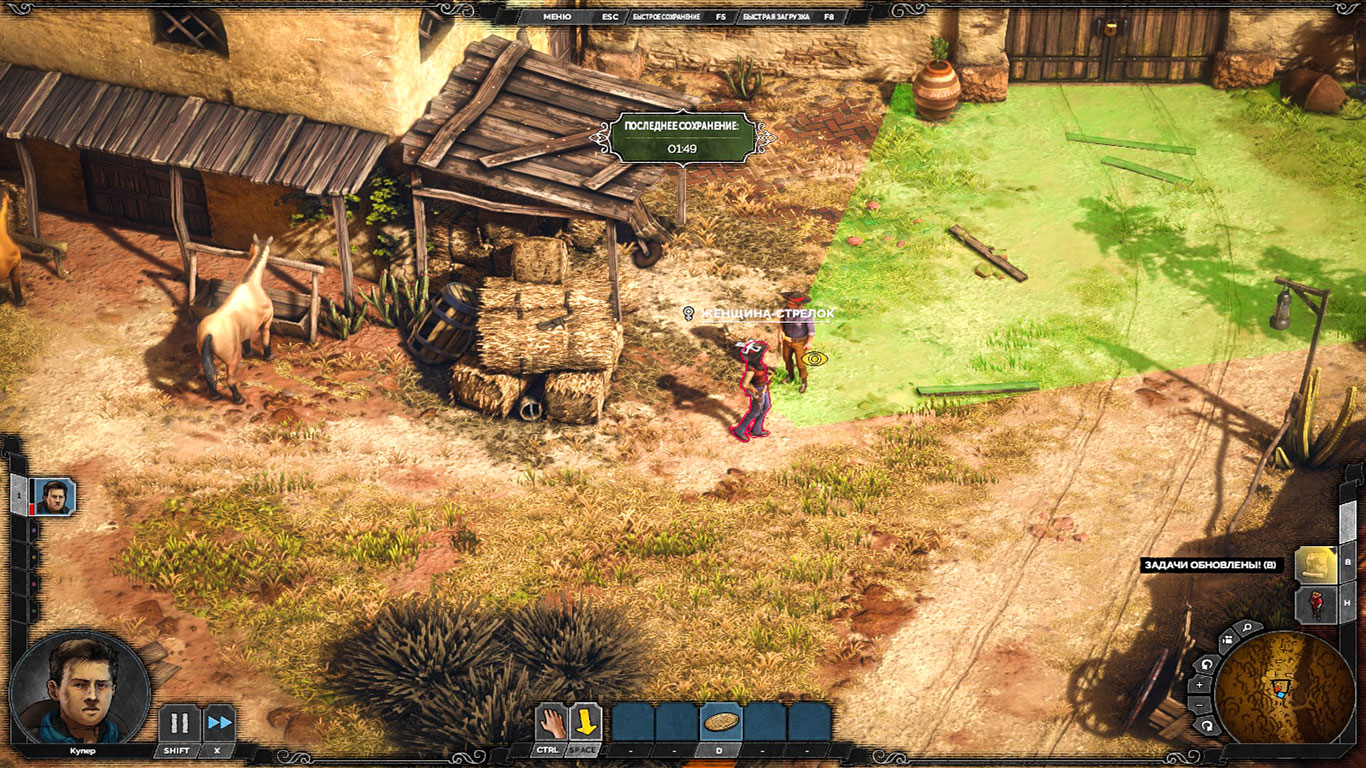Toggle the yellow down-arrow crouch button
The image size is (1366, 768).
tap(585, 722)
